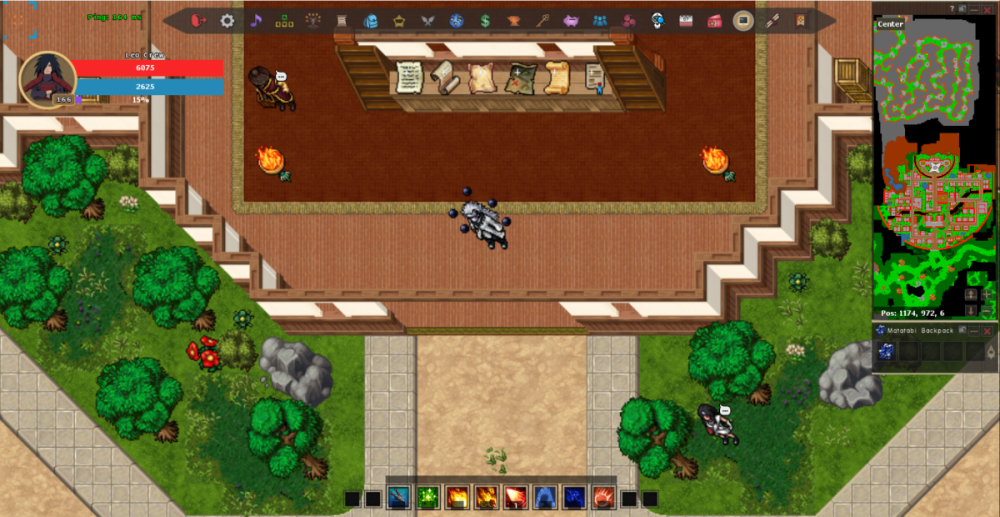1000x517 pixels.
Task: Select the round monitor icon in toolbar
Action: click(743, 20)
